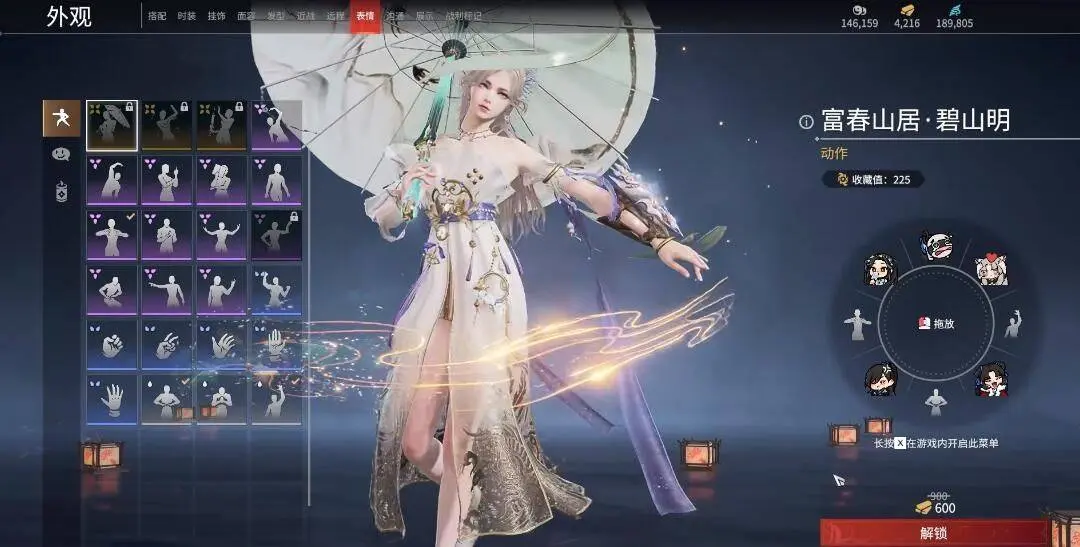Choose the open palm hand emote
The width and height of the screenshot is (1080, 547).
pos(111,400)
